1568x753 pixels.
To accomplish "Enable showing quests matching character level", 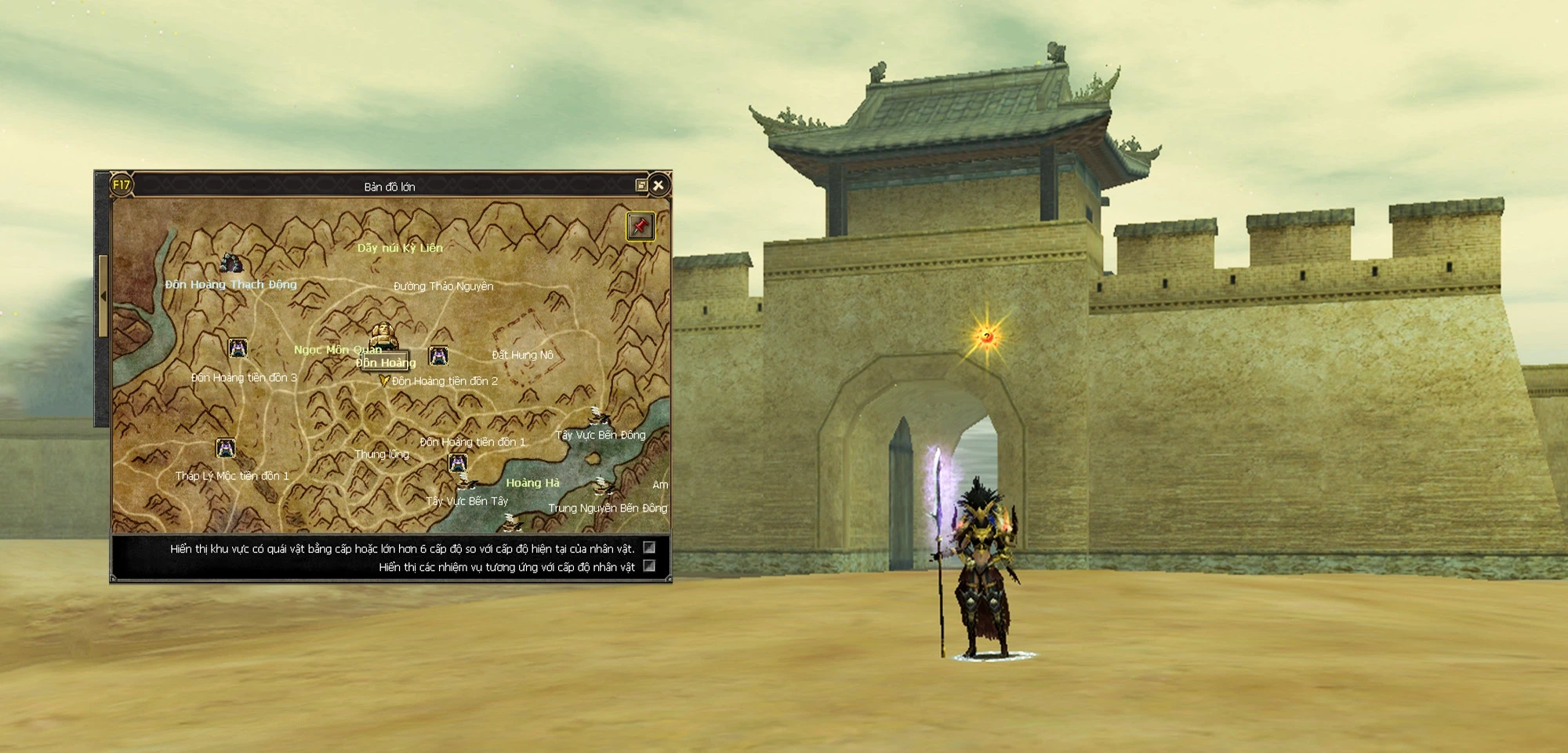I will [649, 566].
